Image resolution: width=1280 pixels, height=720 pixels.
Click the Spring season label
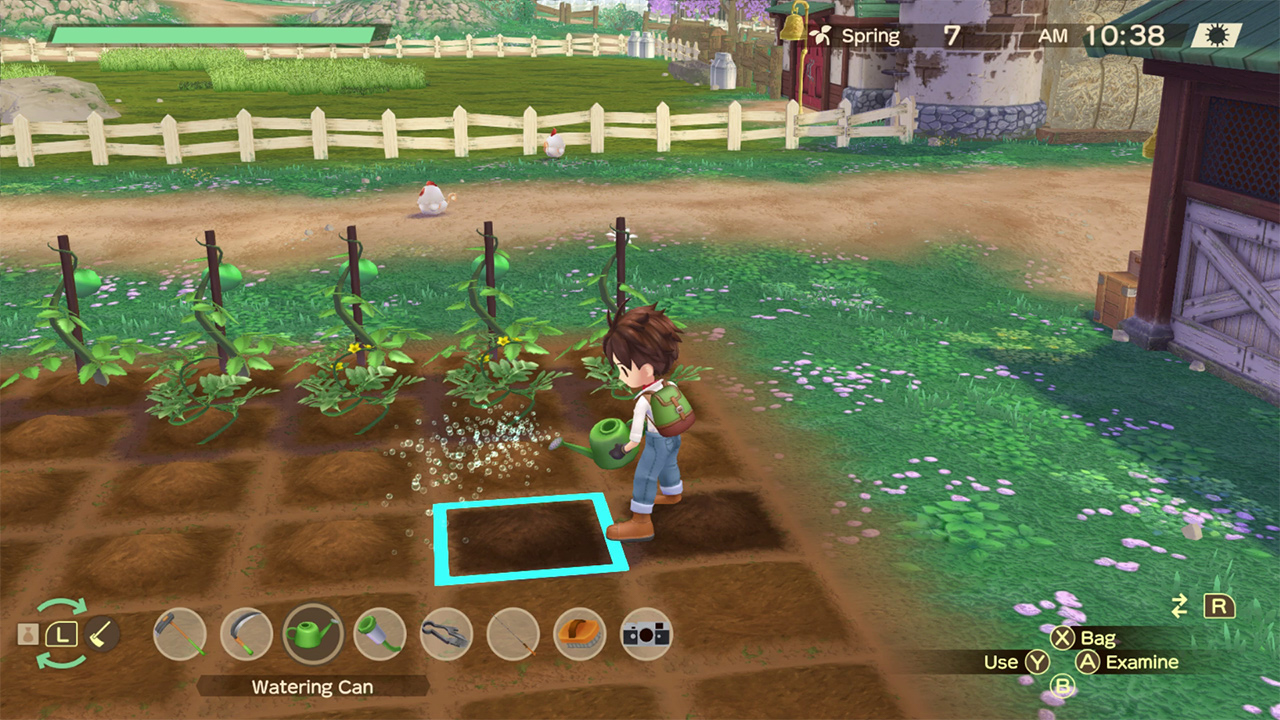tap(872, 35)
